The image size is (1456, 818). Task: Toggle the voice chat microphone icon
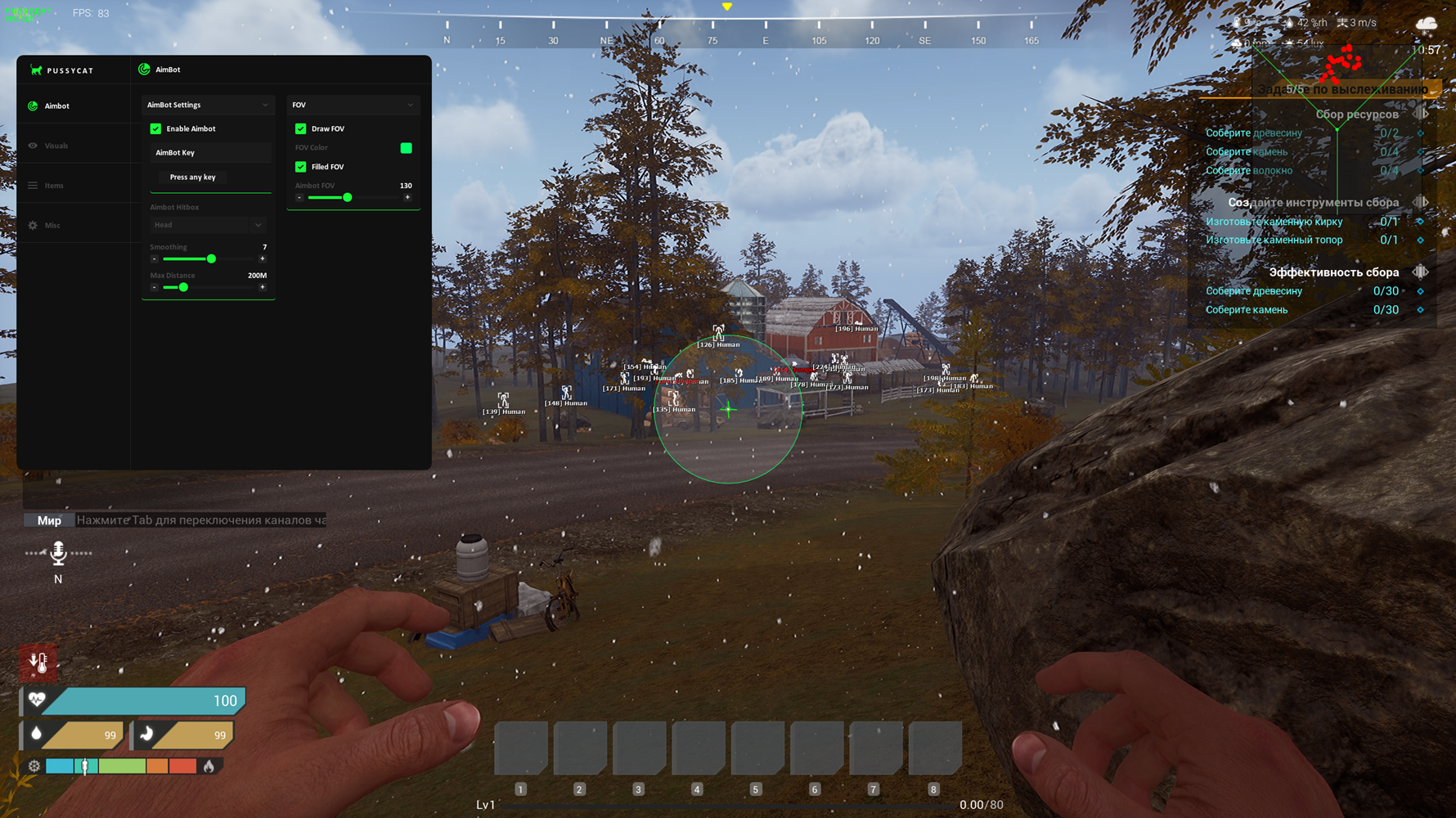(x=58, y=554)
